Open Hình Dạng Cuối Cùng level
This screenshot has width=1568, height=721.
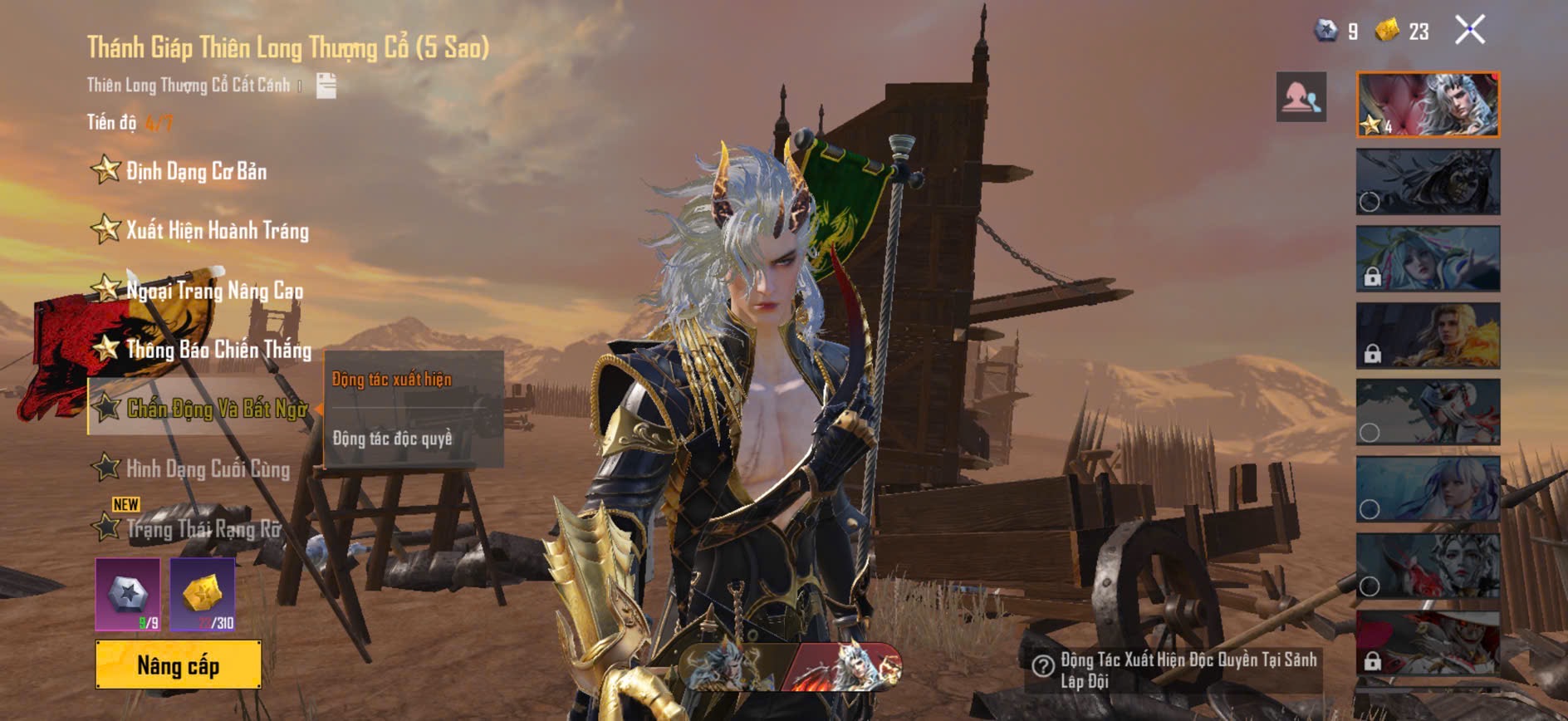tap(208, 468)
